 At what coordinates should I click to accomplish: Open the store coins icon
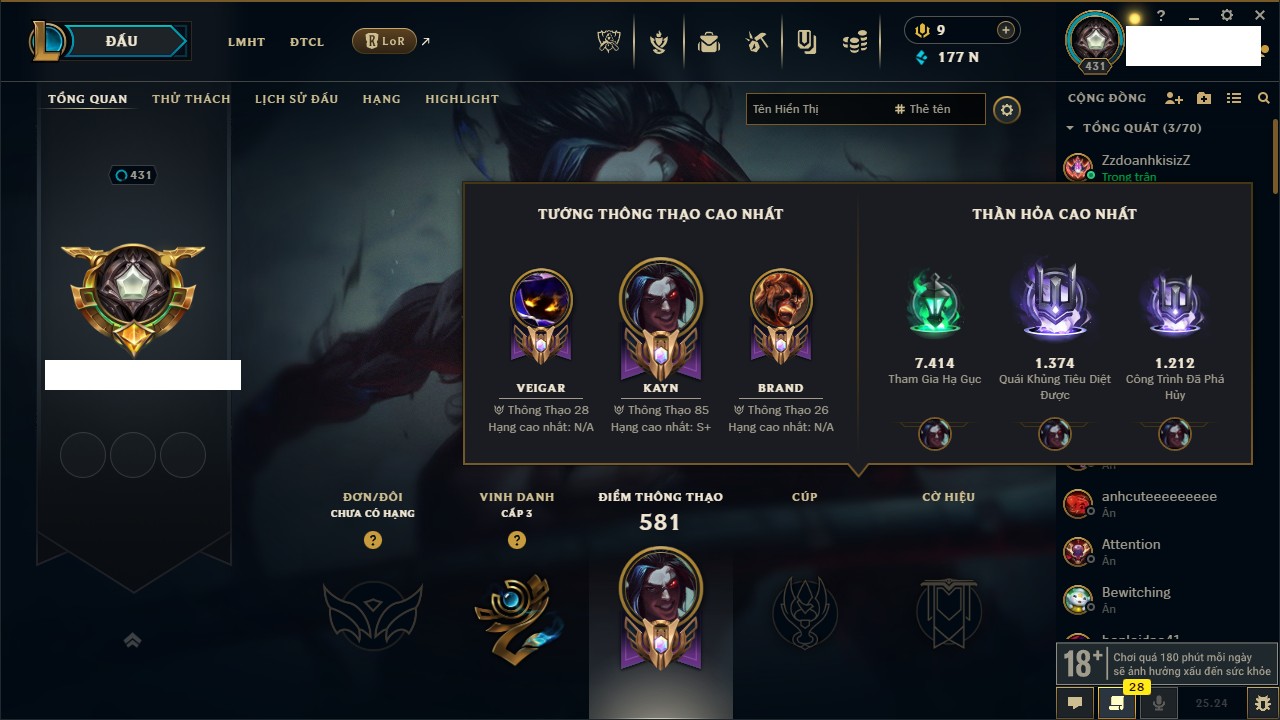tap(854, 42)
